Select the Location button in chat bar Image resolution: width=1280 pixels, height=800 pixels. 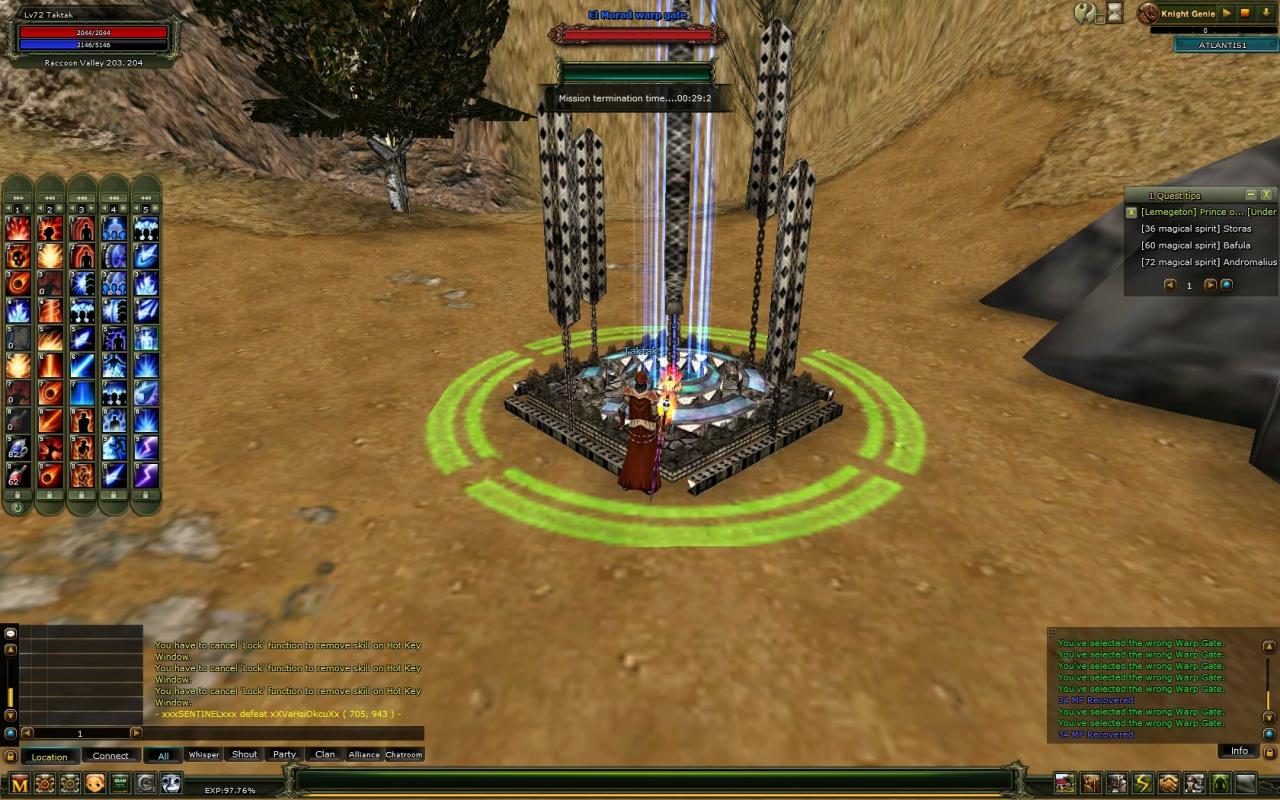pyautogui.click(x=49, y=756)
